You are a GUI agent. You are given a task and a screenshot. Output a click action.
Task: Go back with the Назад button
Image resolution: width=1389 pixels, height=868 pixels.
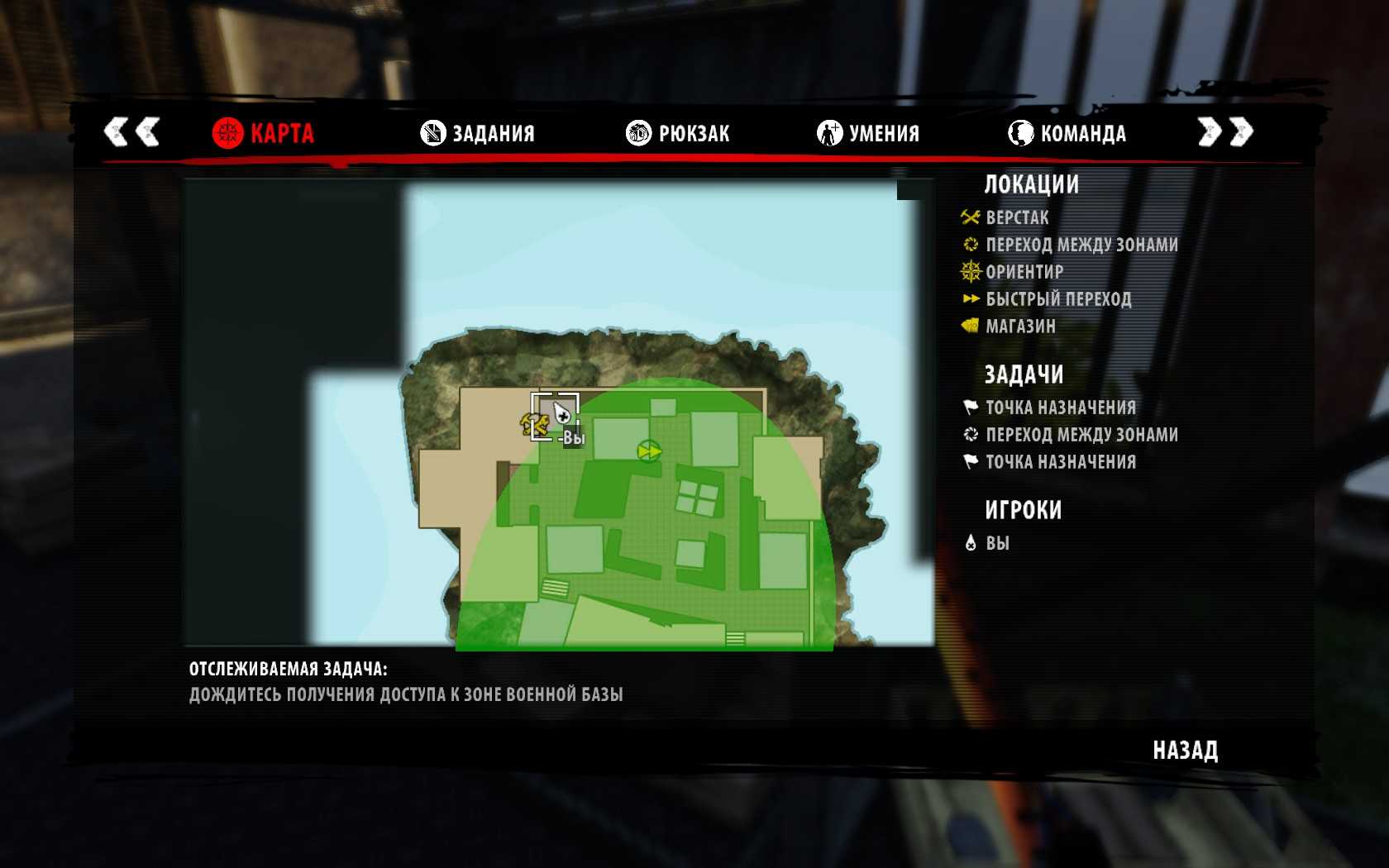pos(1185,751)
